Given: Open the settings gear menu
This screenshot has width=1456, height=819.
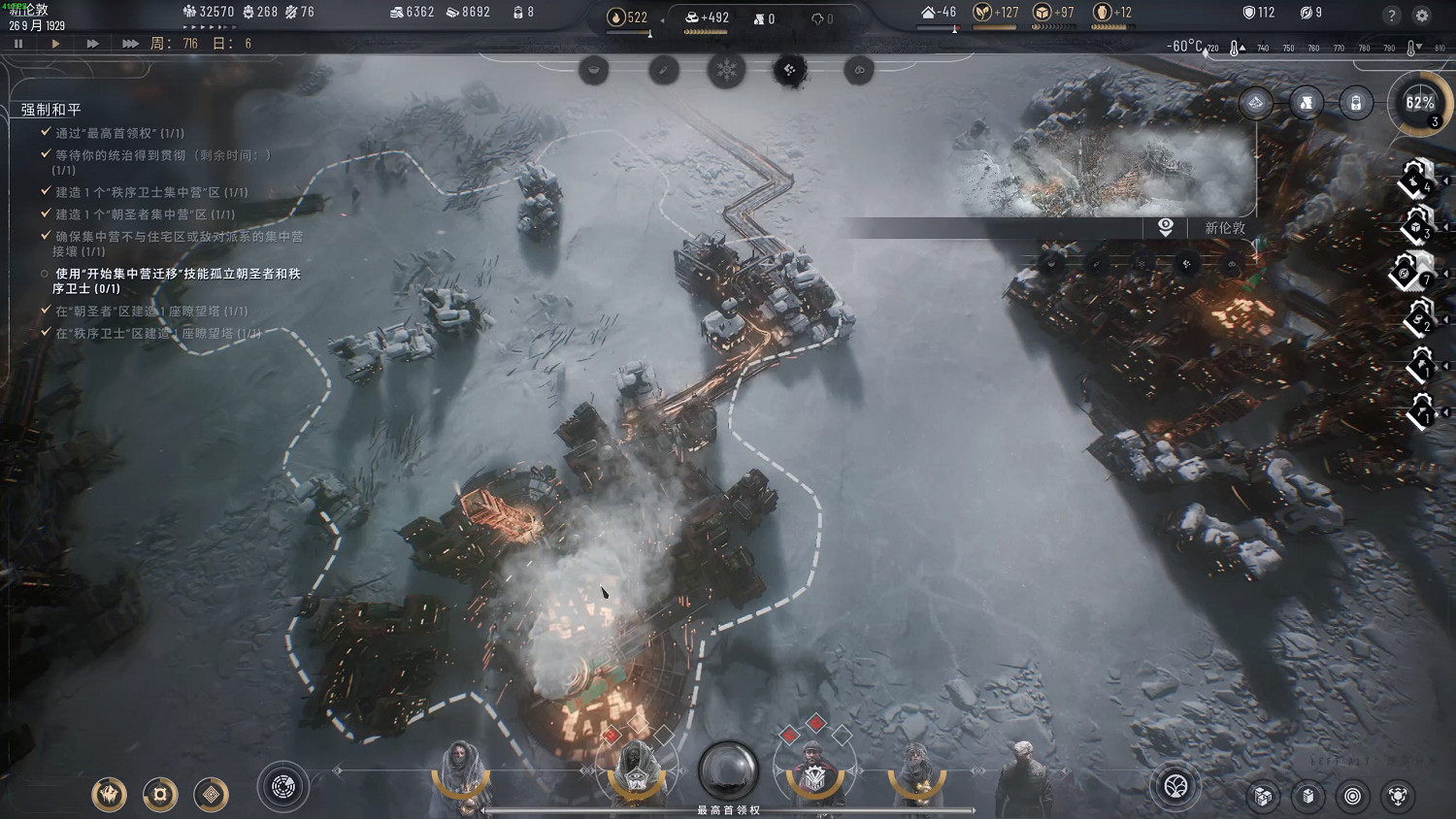Looking at the screenshot, I should (1422, 16).
